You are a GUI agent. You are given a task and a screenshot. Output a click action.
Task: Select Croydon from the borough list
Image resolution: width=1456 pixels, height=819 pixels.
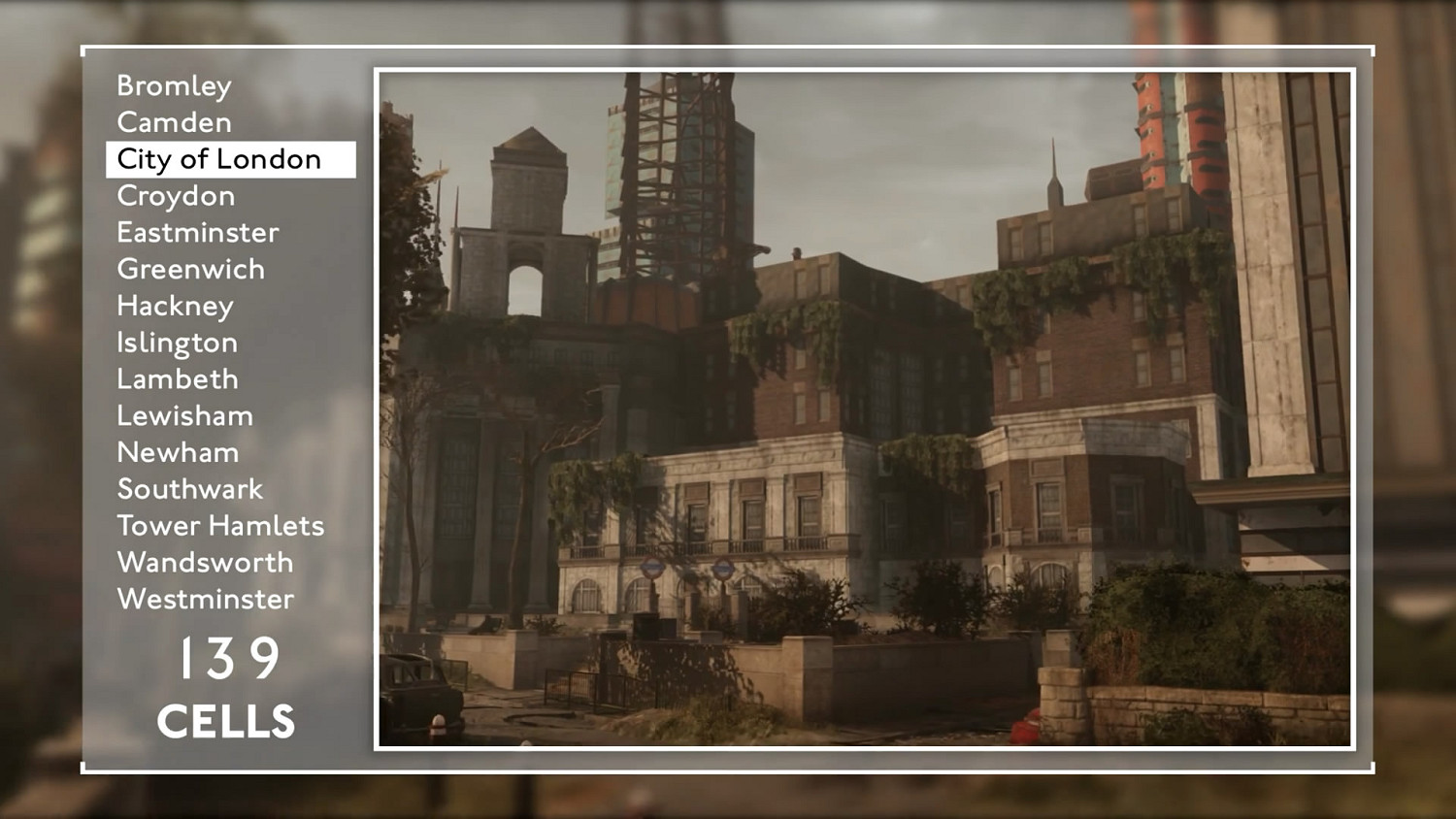[176, 196]
